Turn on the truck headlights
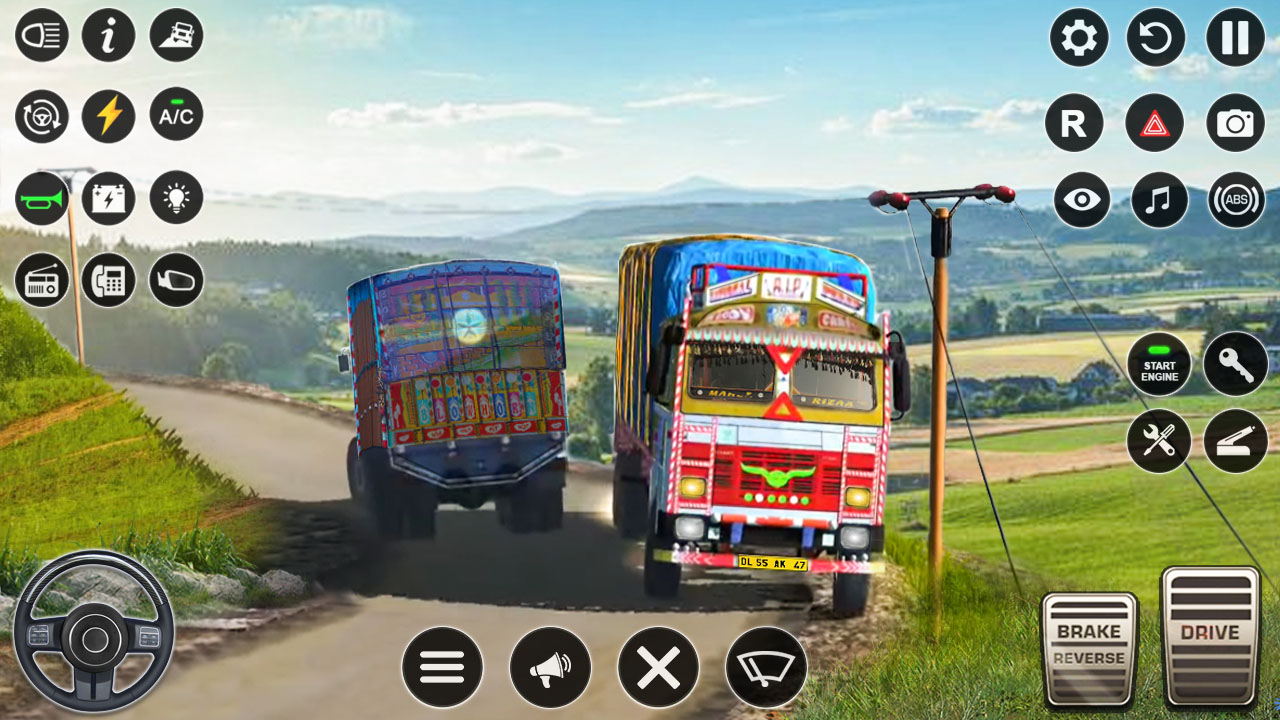The height and width of the screenshot is (720, 1280). tap(41, 35)
